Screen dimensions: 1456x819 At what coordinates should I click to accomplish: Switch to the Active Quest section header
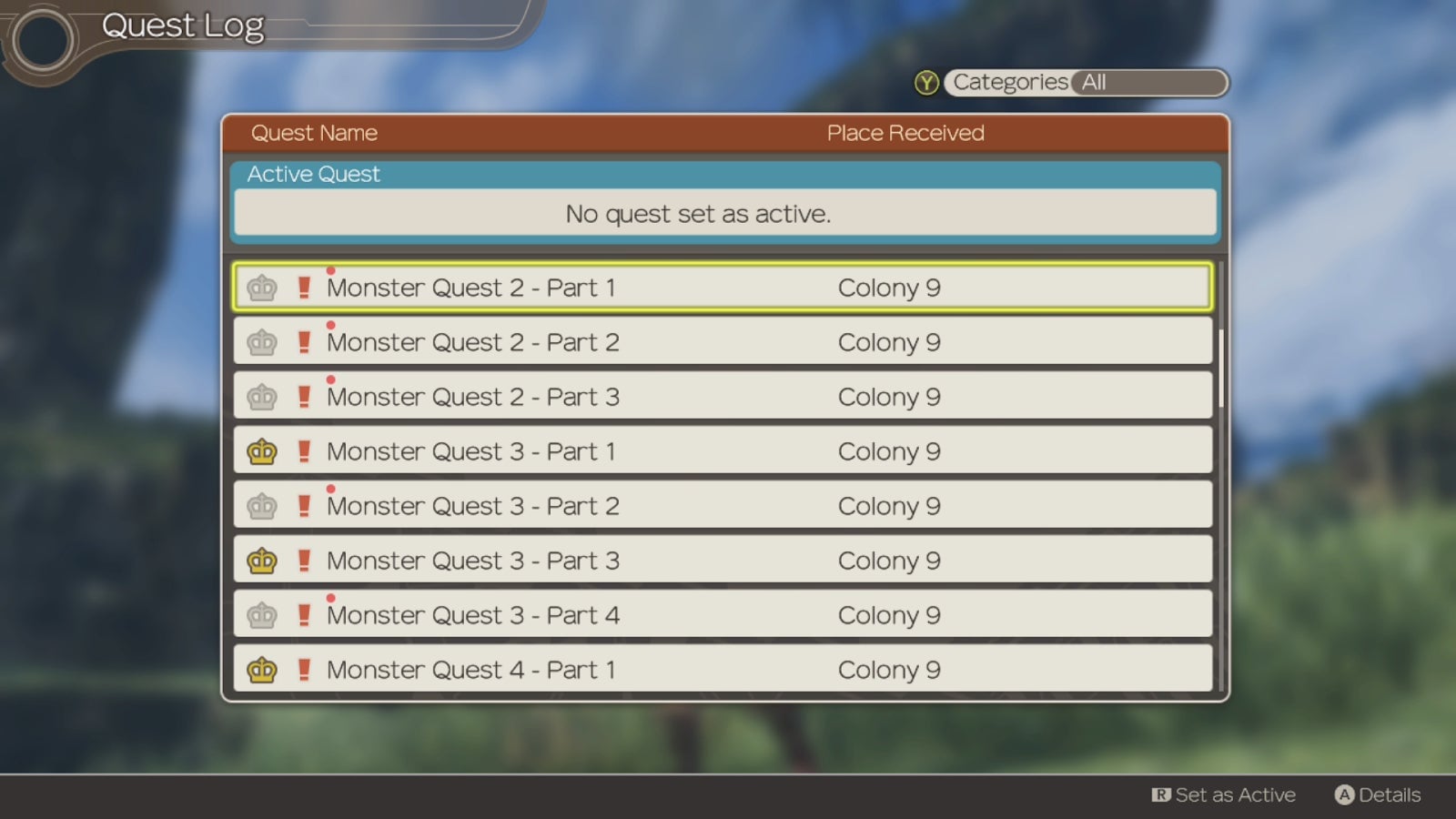click(313, 174)
